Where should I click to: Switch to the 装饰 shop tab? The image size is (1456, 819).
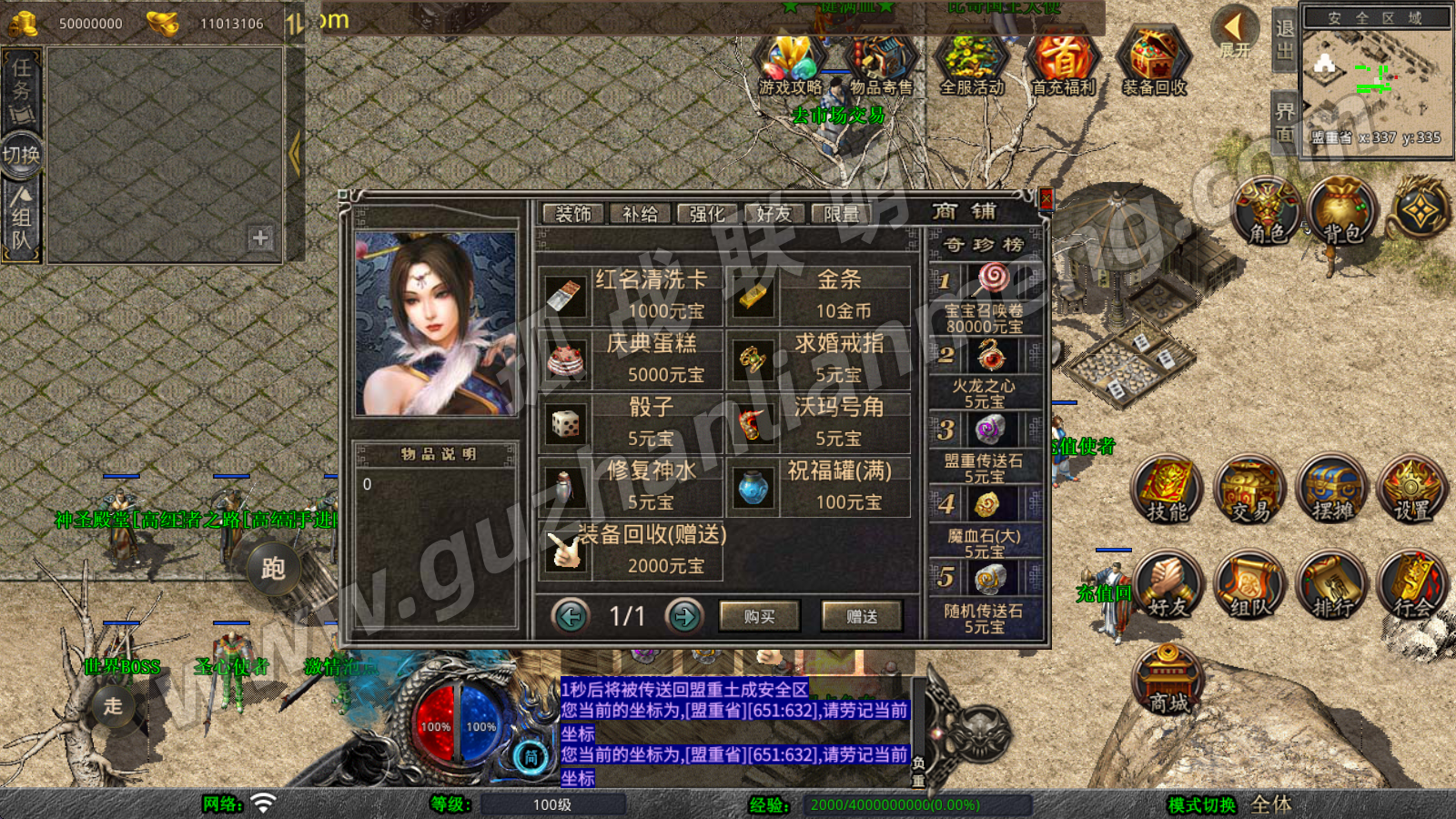coord(573,214)
